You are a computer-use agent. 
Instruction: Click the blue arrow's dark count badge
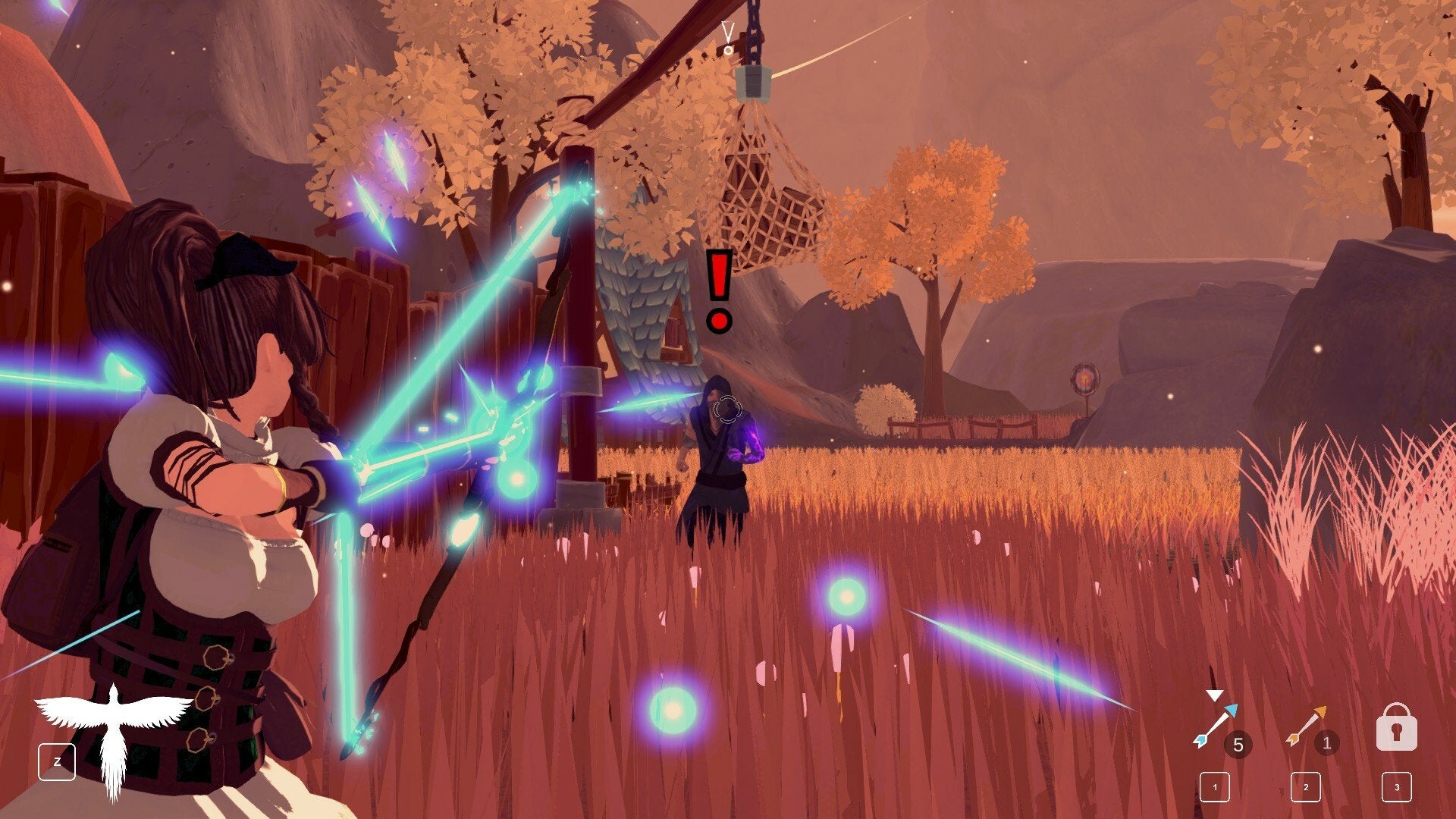click(x=1238, y=742)
